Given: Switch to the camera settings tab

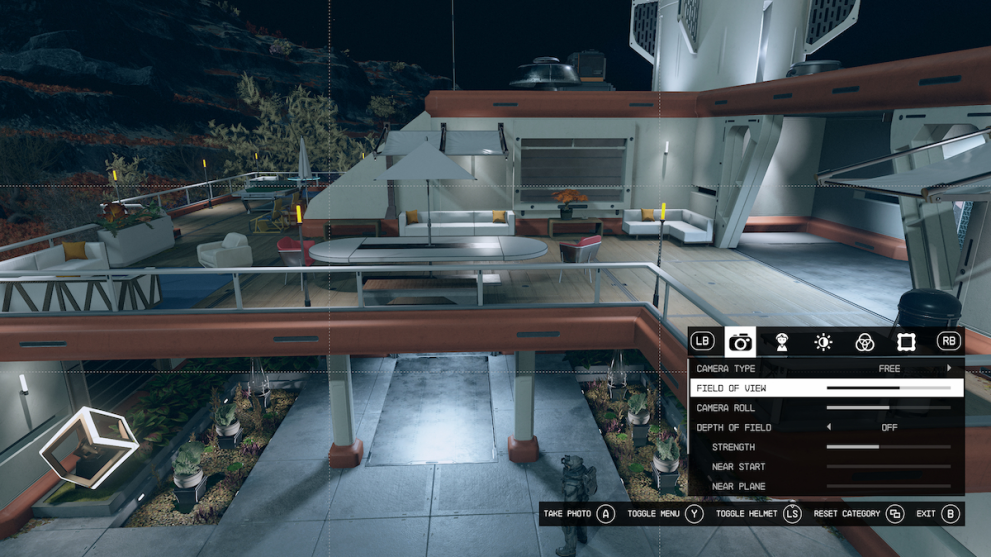Looking at the screenshot, I should point(740,342).
